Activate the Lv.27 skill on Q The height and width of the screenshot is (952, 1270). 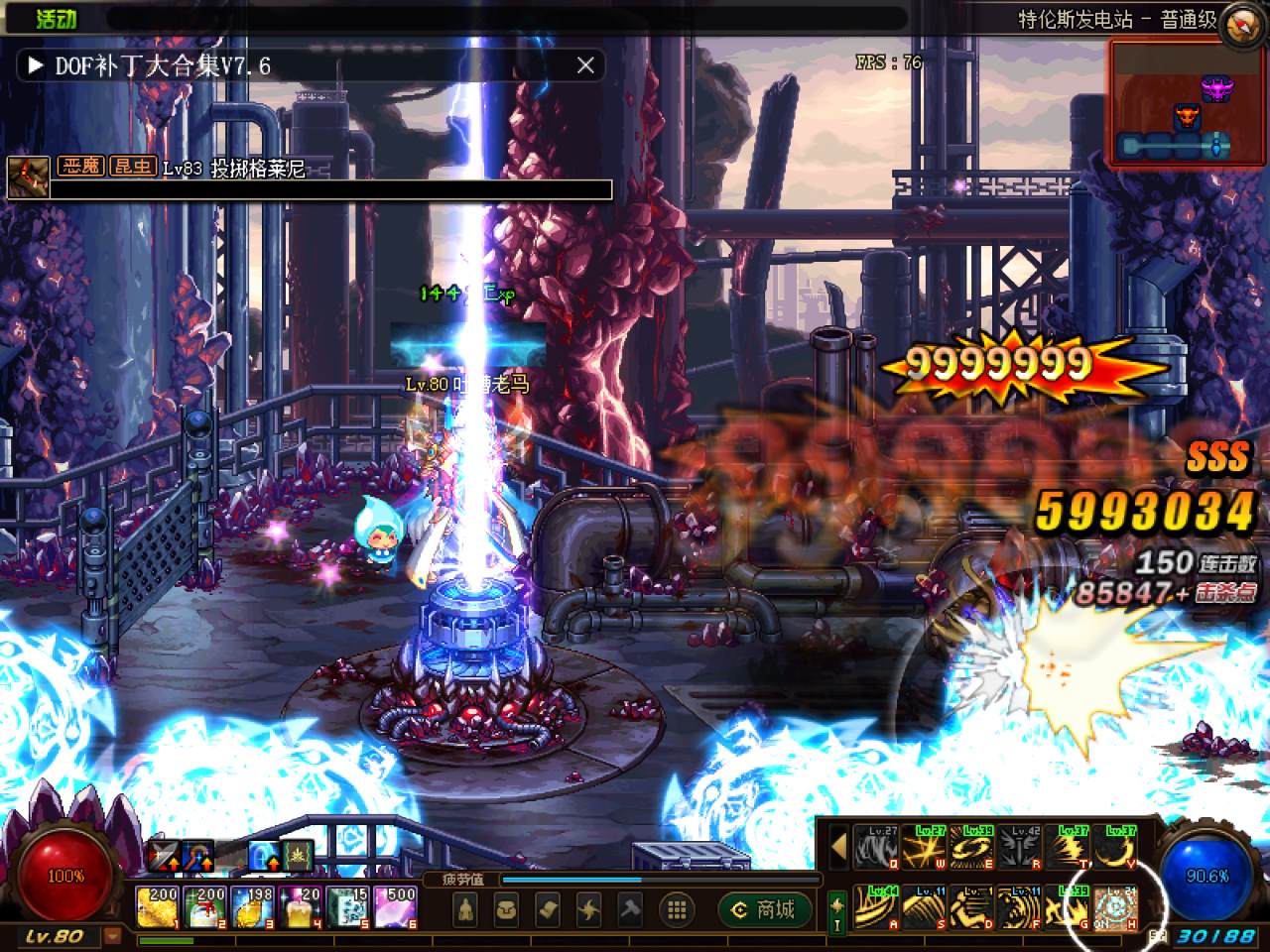point(876,847)
